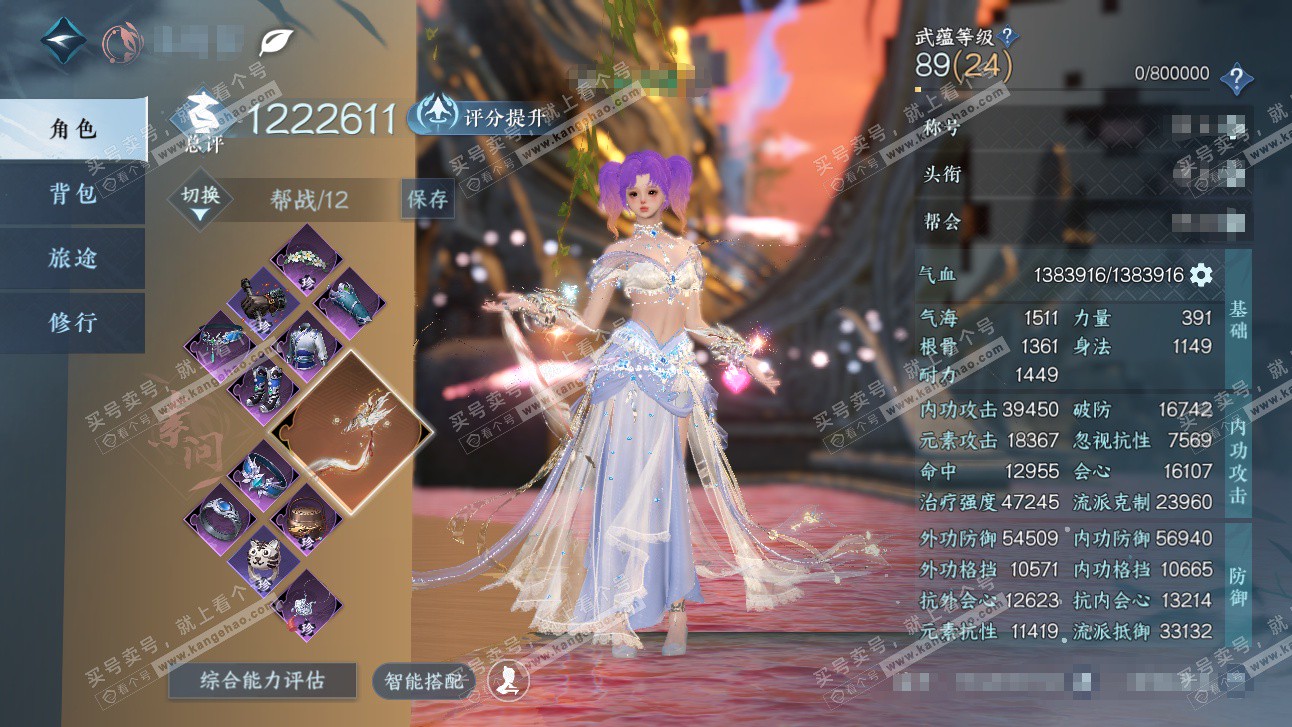The image size is (1292, 727).
Task: Open the 背包 (Backpack) tab
Action: 73,193
